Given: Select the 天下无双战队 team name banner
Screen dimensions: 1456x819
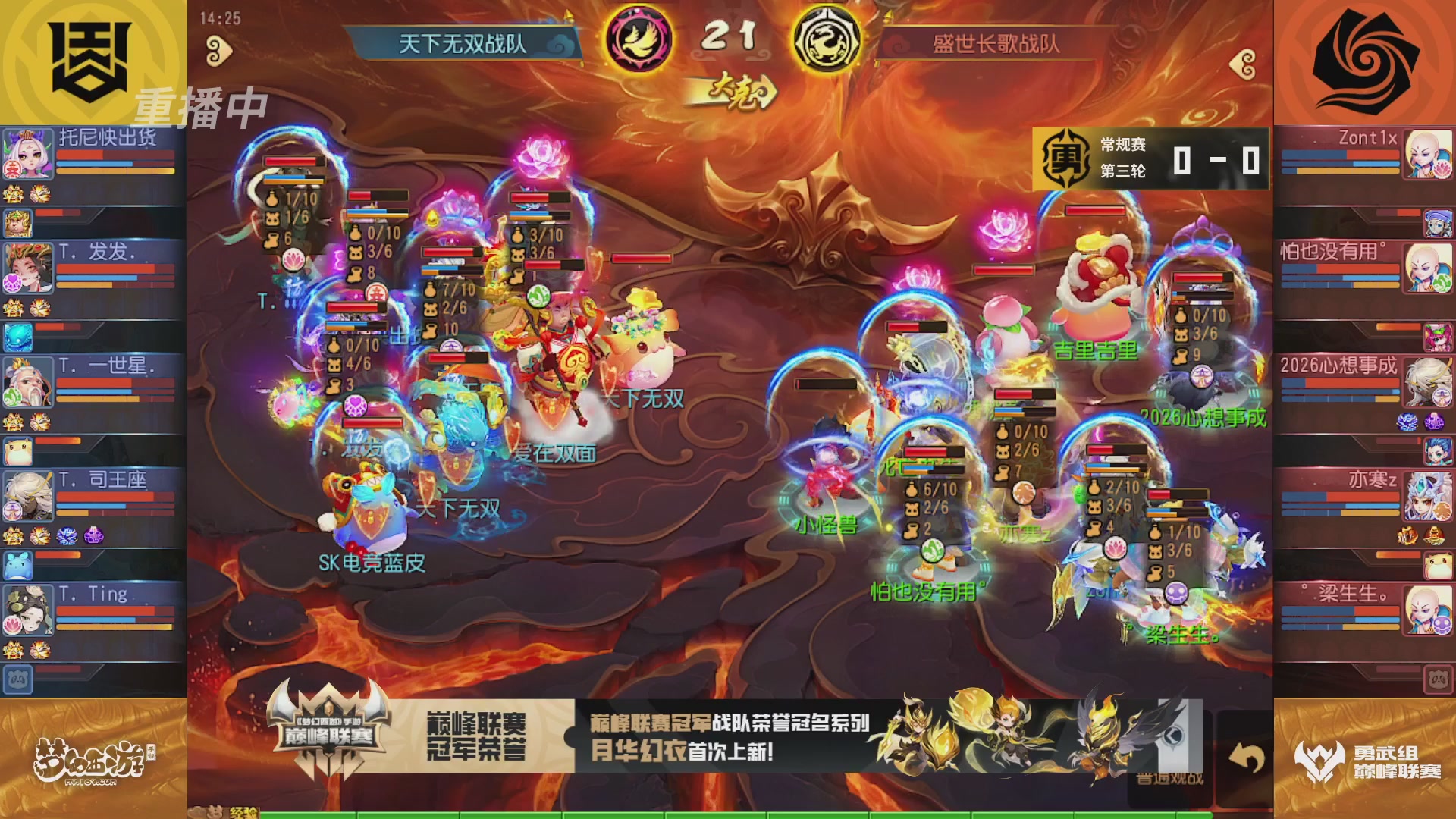Looking at the screenshot, I should 455,44.
